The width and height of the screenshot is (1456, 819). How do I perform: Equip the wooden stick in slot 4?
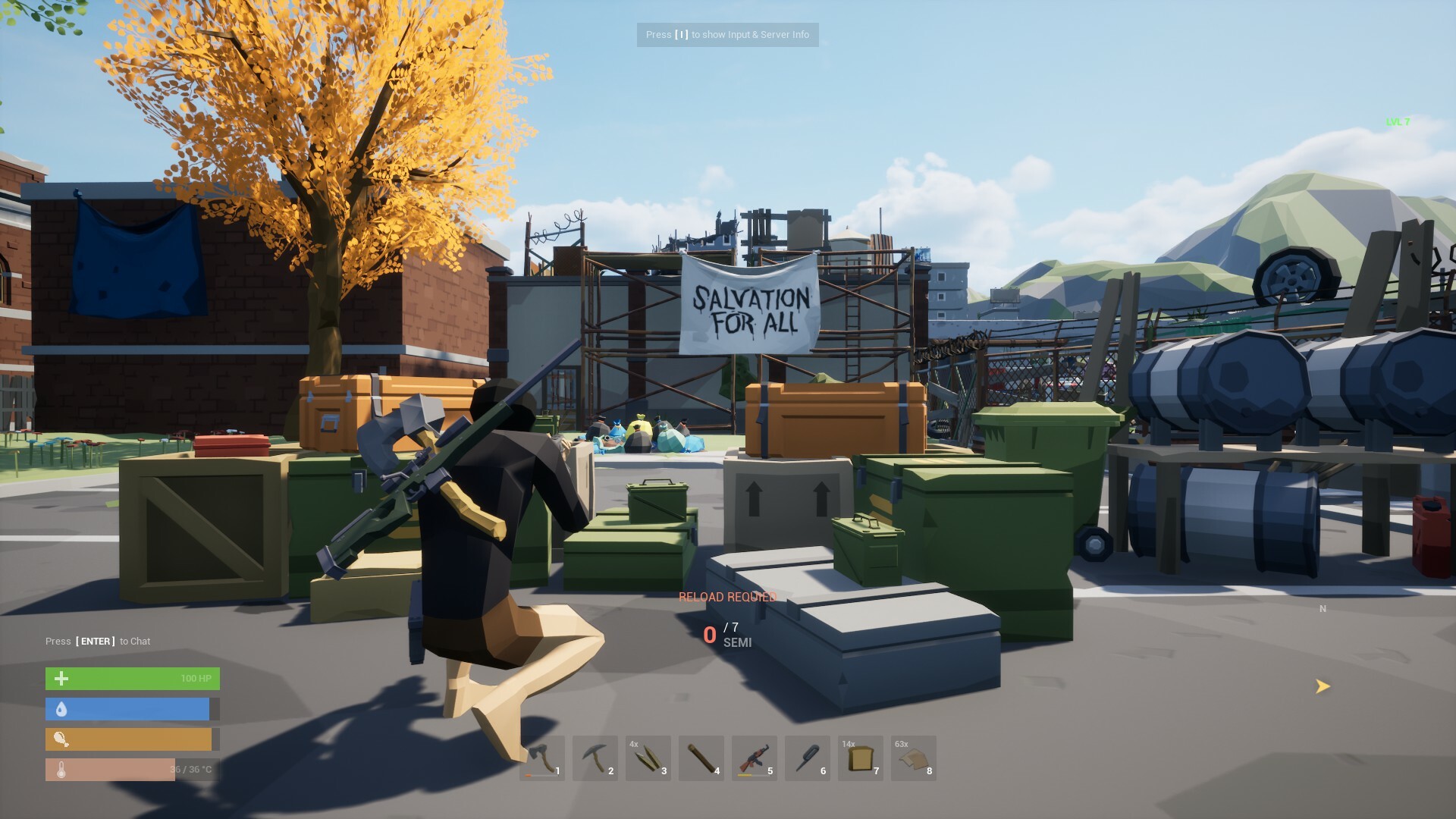[701, 758]
